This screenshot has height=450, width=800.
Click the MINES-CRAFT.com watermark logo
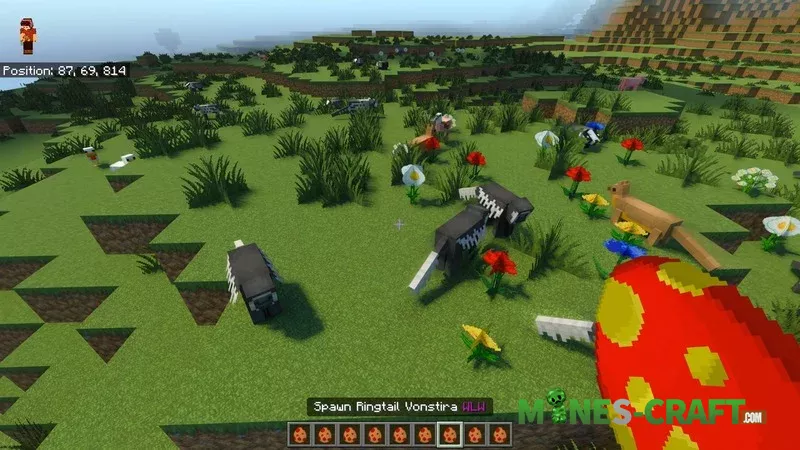(x=642, y=412)
